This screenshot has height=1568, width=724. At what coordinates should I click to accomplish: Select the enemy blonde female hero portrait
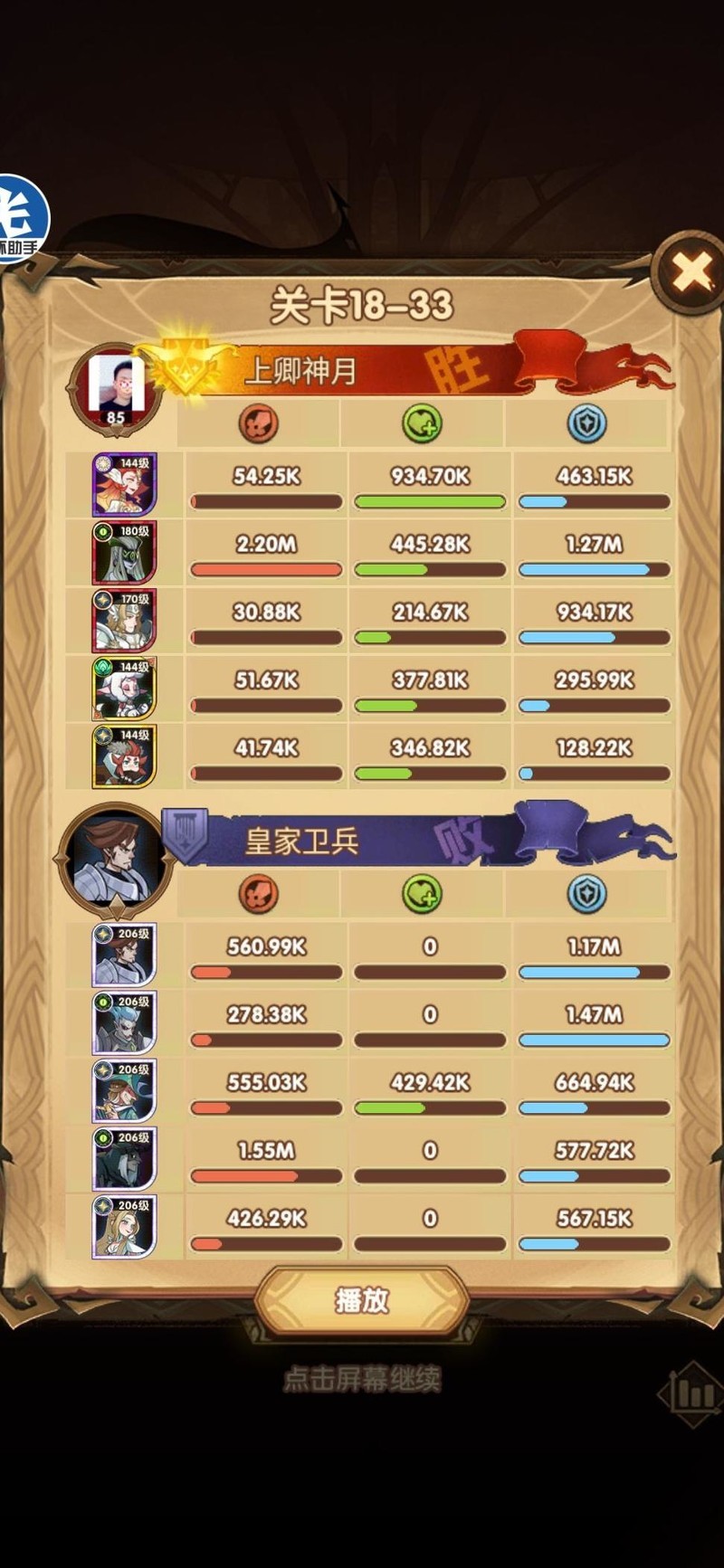point(124,1226)
